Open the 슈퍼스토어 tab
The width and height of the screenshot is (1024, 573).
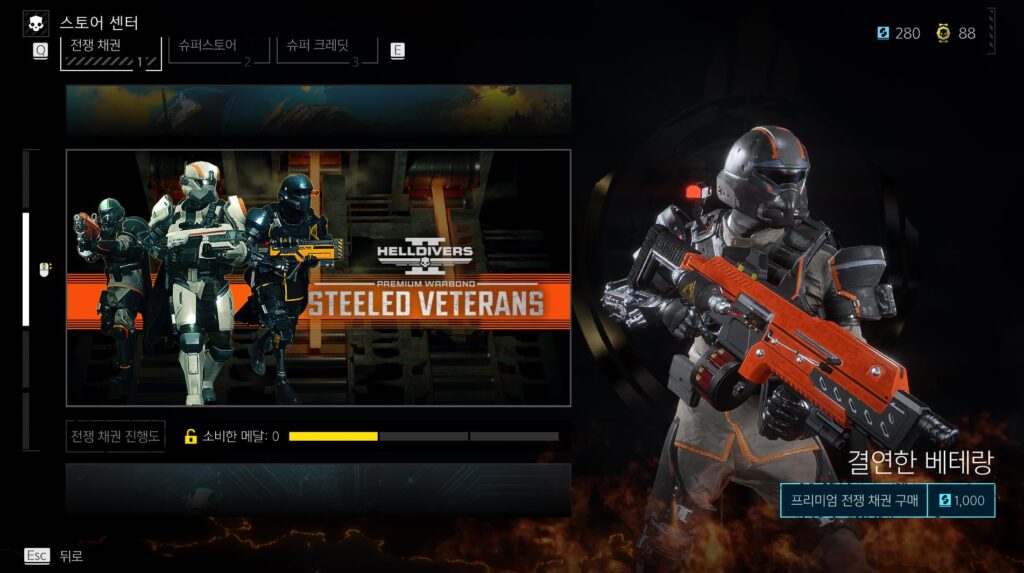(x=218, y=49)
